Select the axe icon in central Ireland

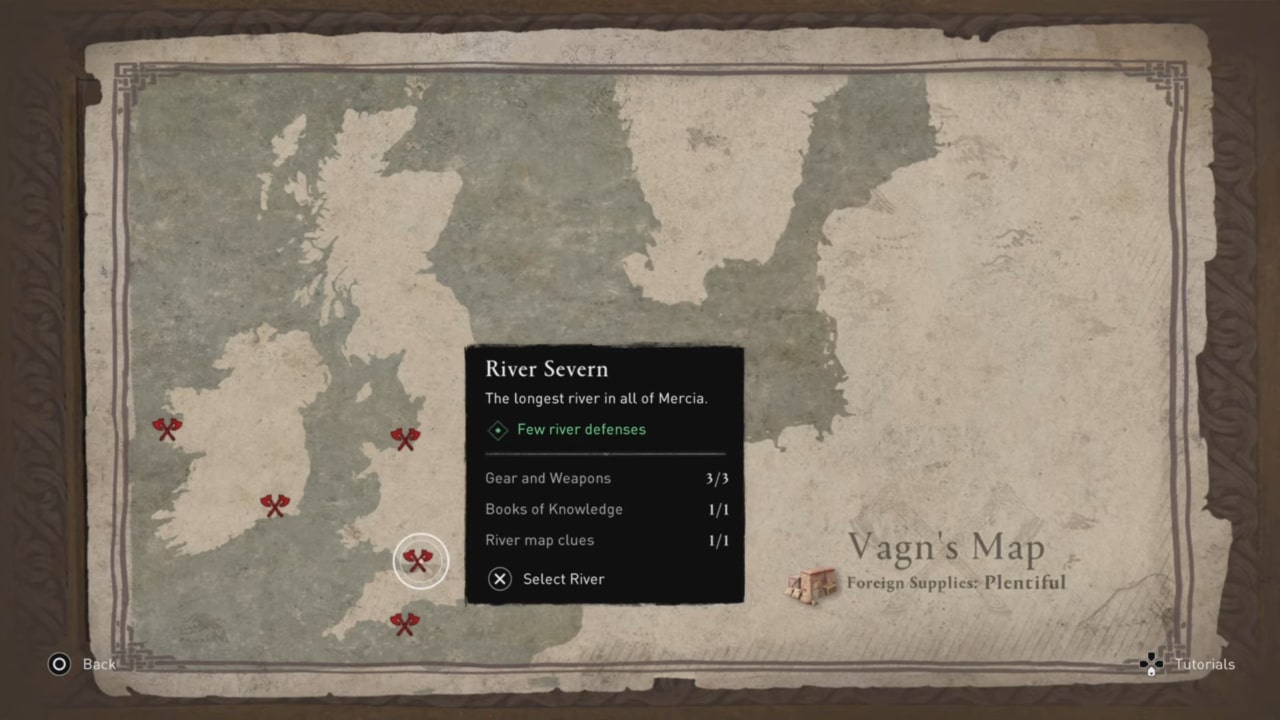click(x=276, y=506)
